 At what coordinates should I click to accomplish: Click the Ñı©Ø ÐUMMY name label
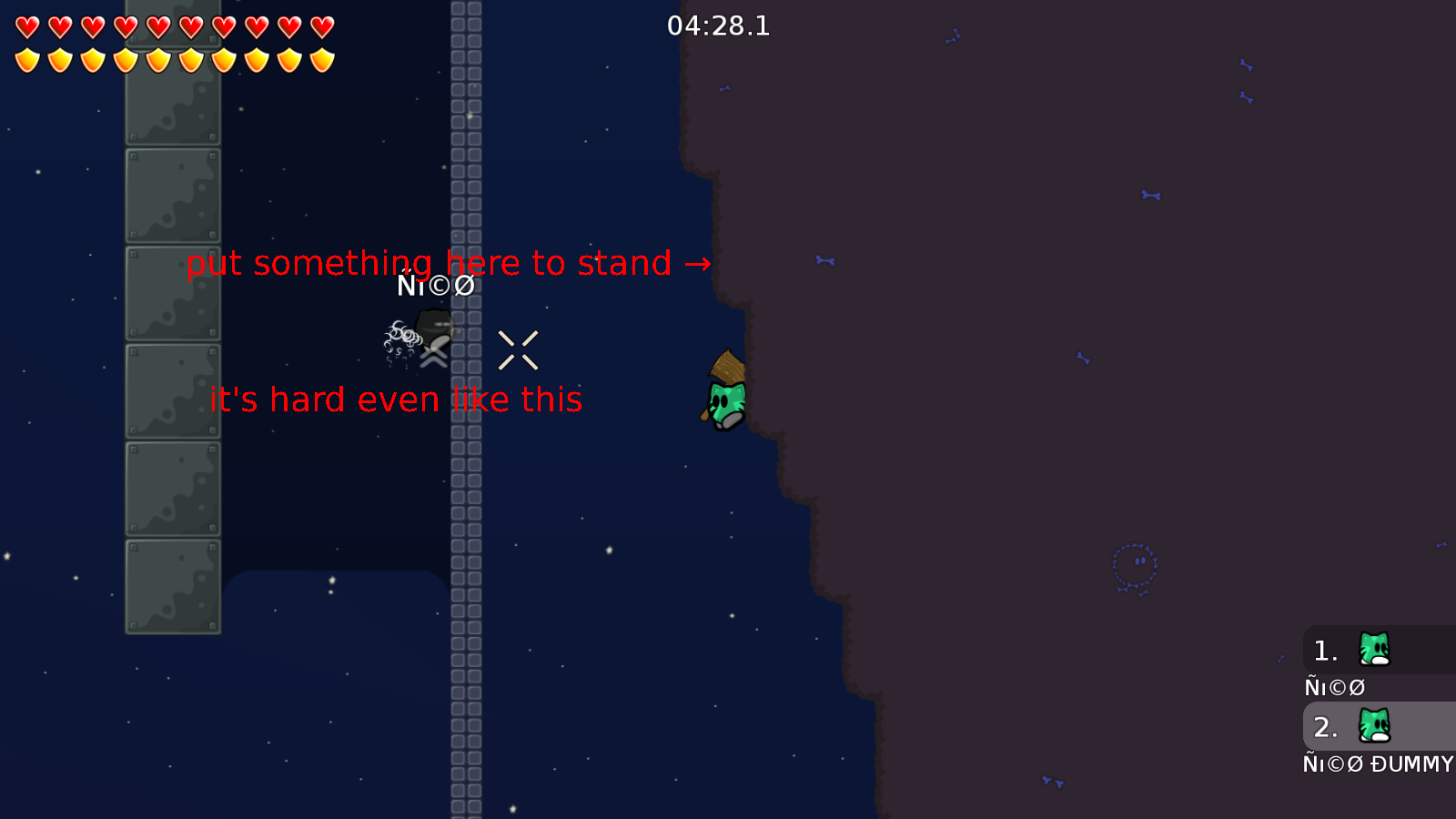(x=1379, y=764)
